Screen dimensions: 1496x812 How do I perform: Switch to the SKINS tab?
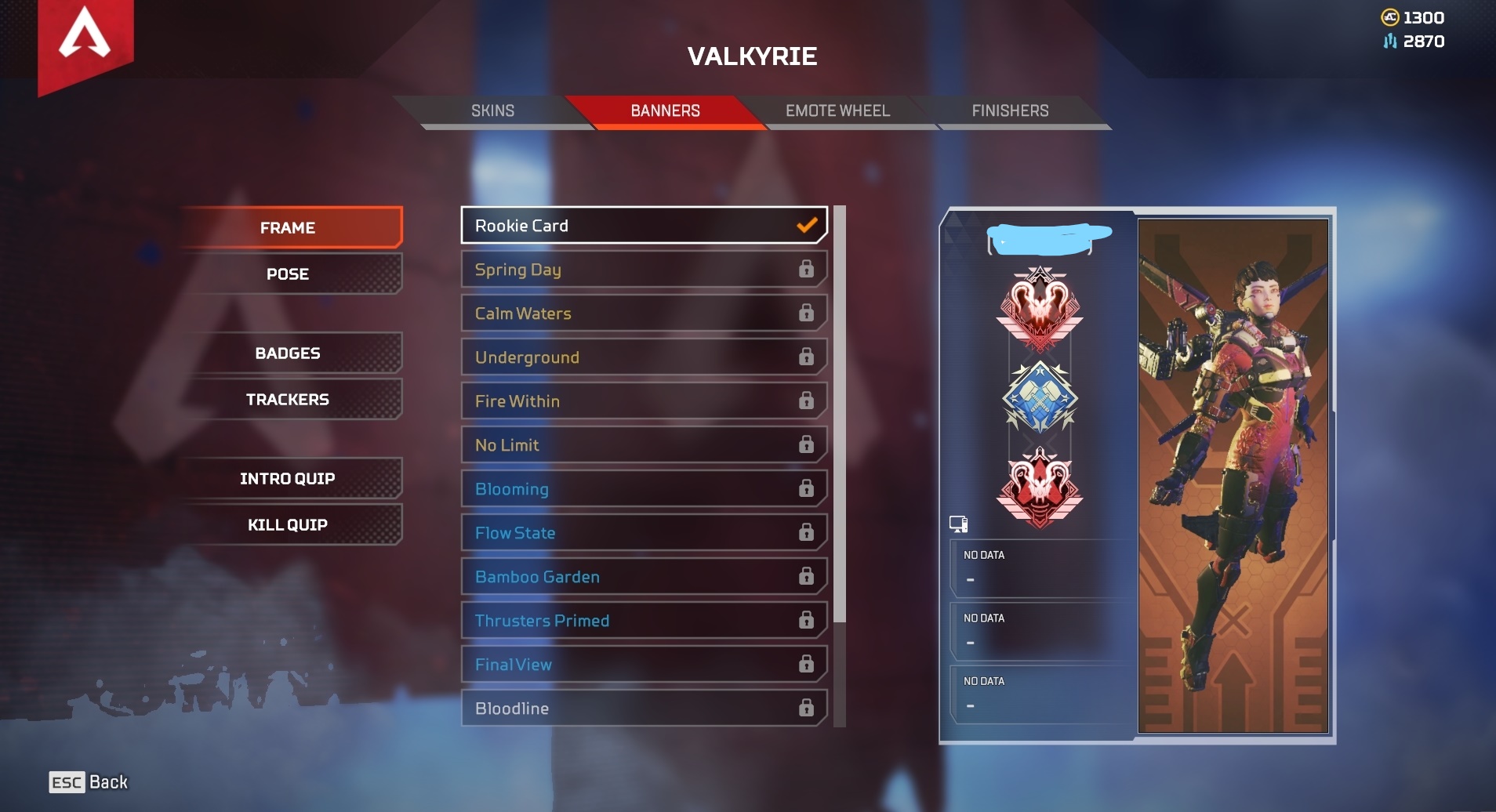492,111
